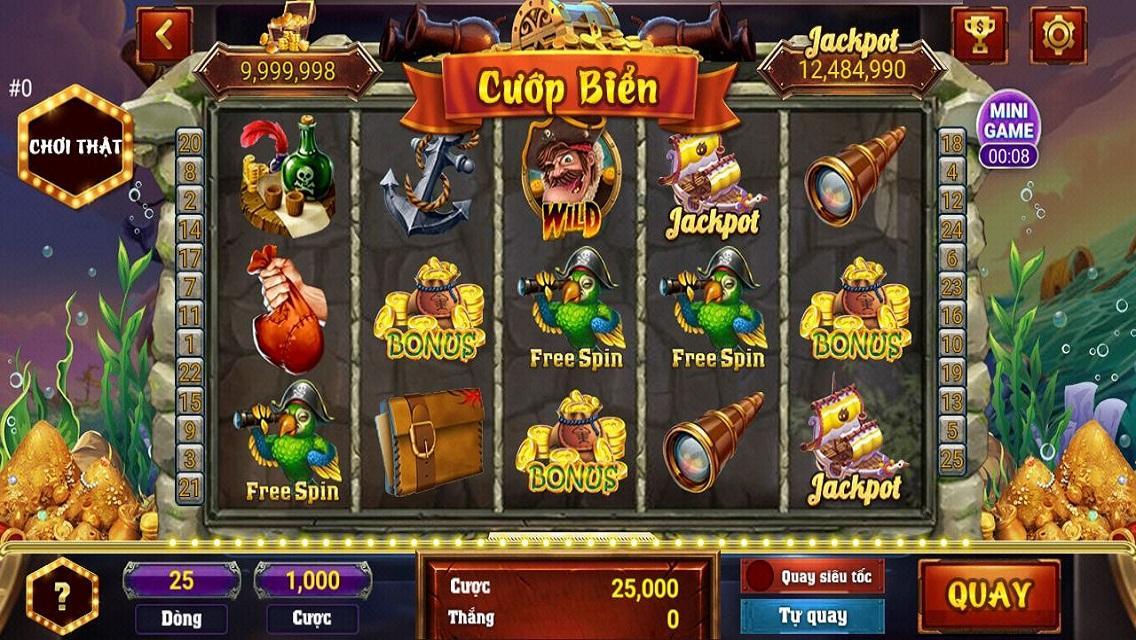This screenshot has height=640, width=1136.
Task: Change the 1,000 Cược bet selector
Action: [x=312, y=580]
